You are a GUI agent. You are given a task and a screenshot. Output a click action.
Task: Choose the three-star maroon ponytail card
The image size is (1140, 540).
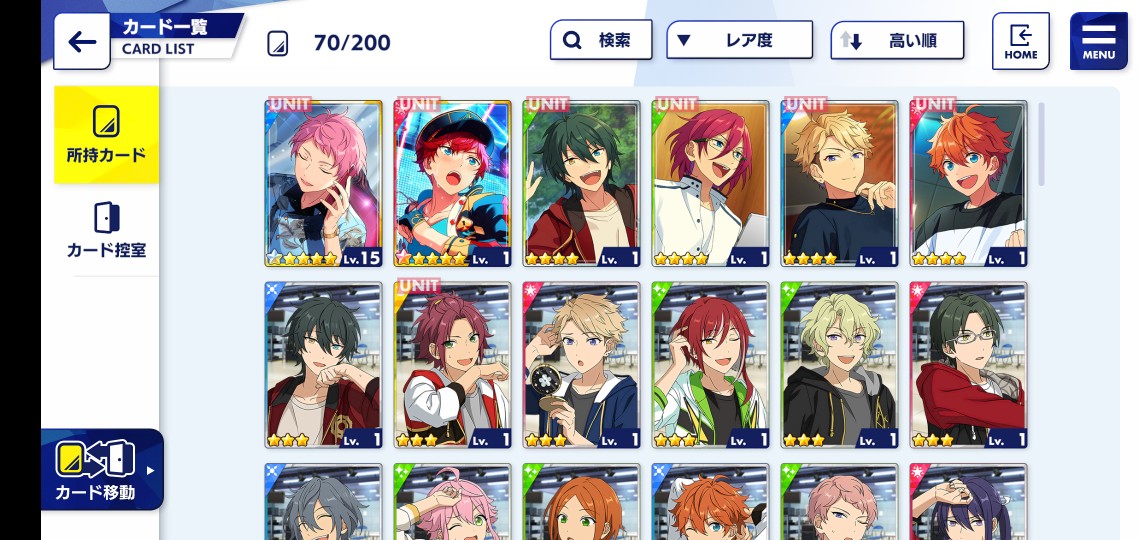[453, 365]
